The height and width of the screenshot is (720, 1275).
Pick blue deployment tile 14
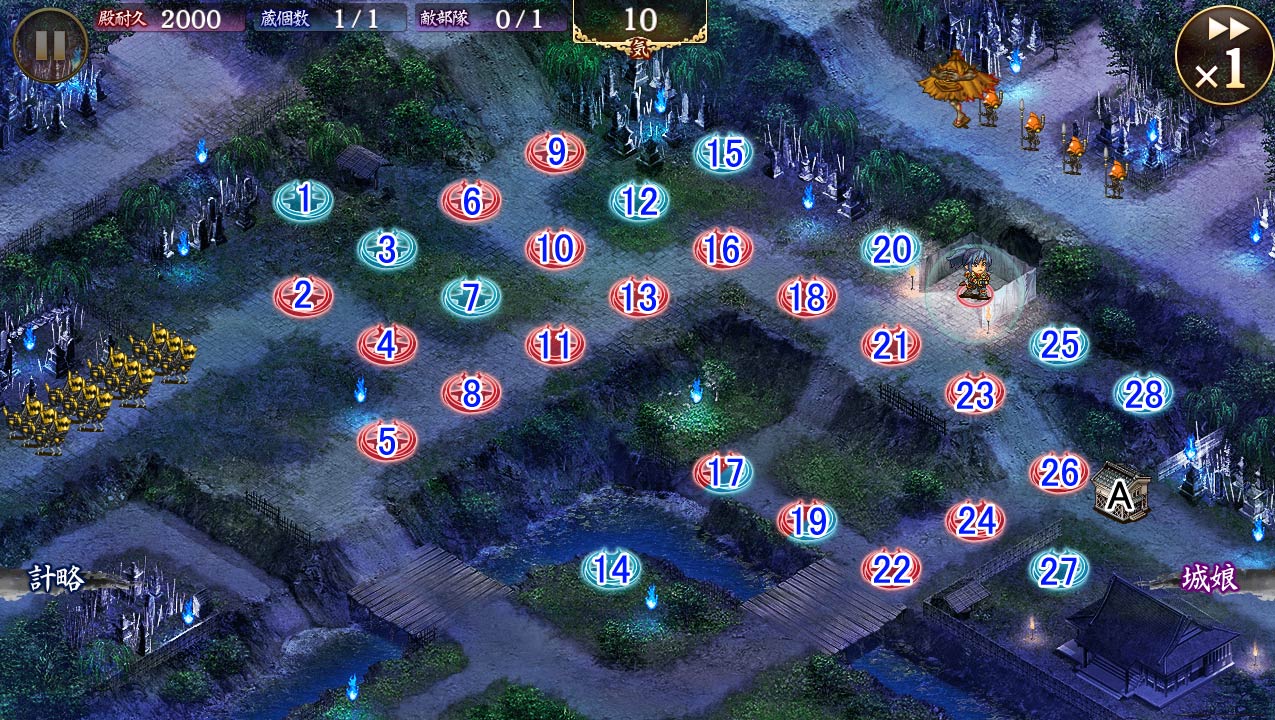point(612,569)
